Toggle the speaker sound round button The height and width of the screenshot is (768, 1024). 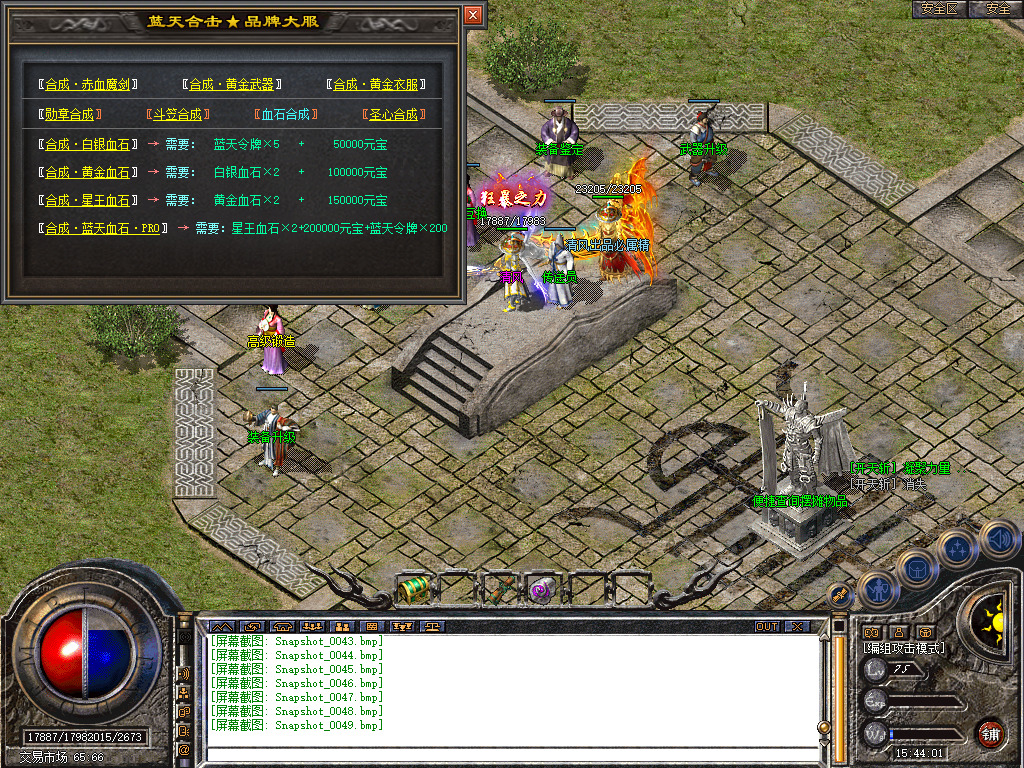pos(998,540)
